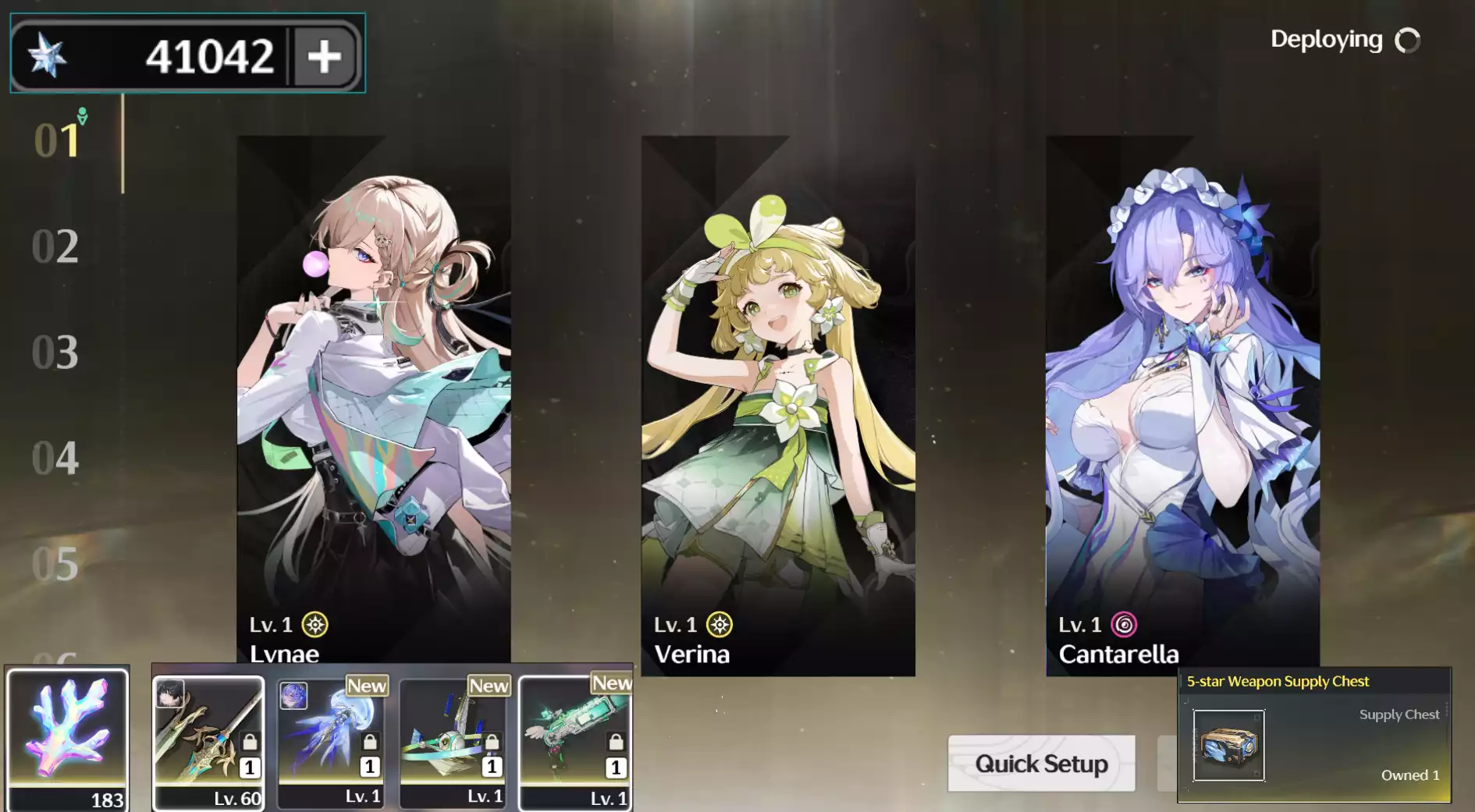Open the Spectro element icon next to Lynae
1475x812 pixels.
click(317, 624)
